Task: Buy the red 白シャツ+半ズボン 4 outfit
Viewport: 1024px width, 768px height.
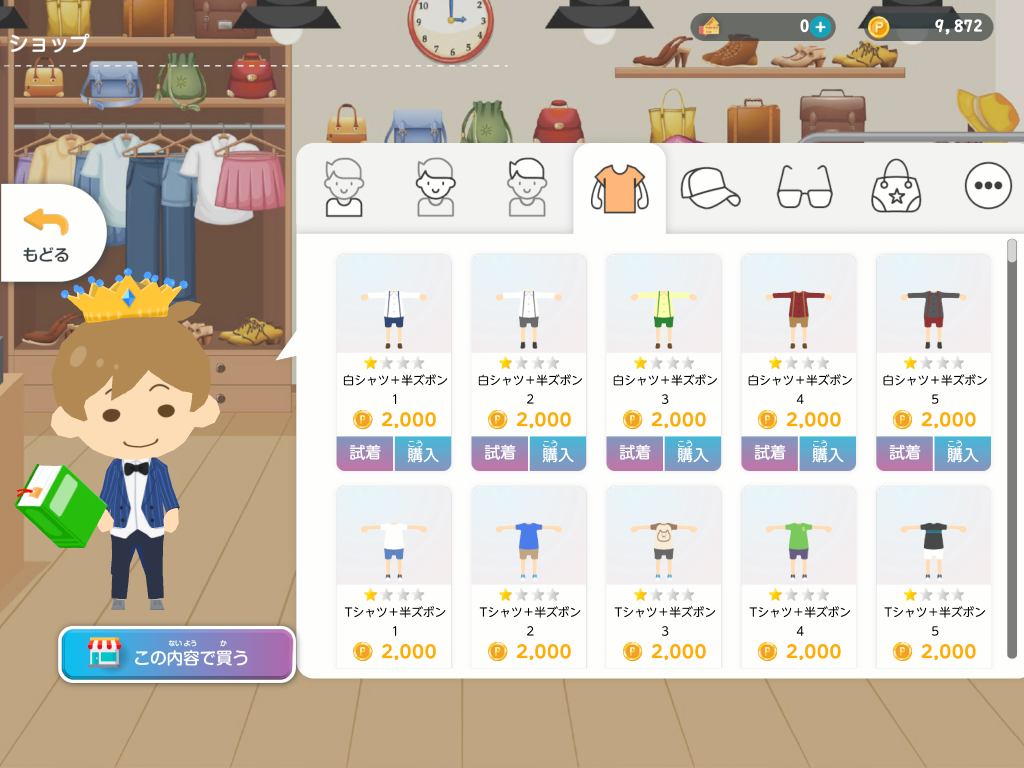Action: tap(827, 453)
